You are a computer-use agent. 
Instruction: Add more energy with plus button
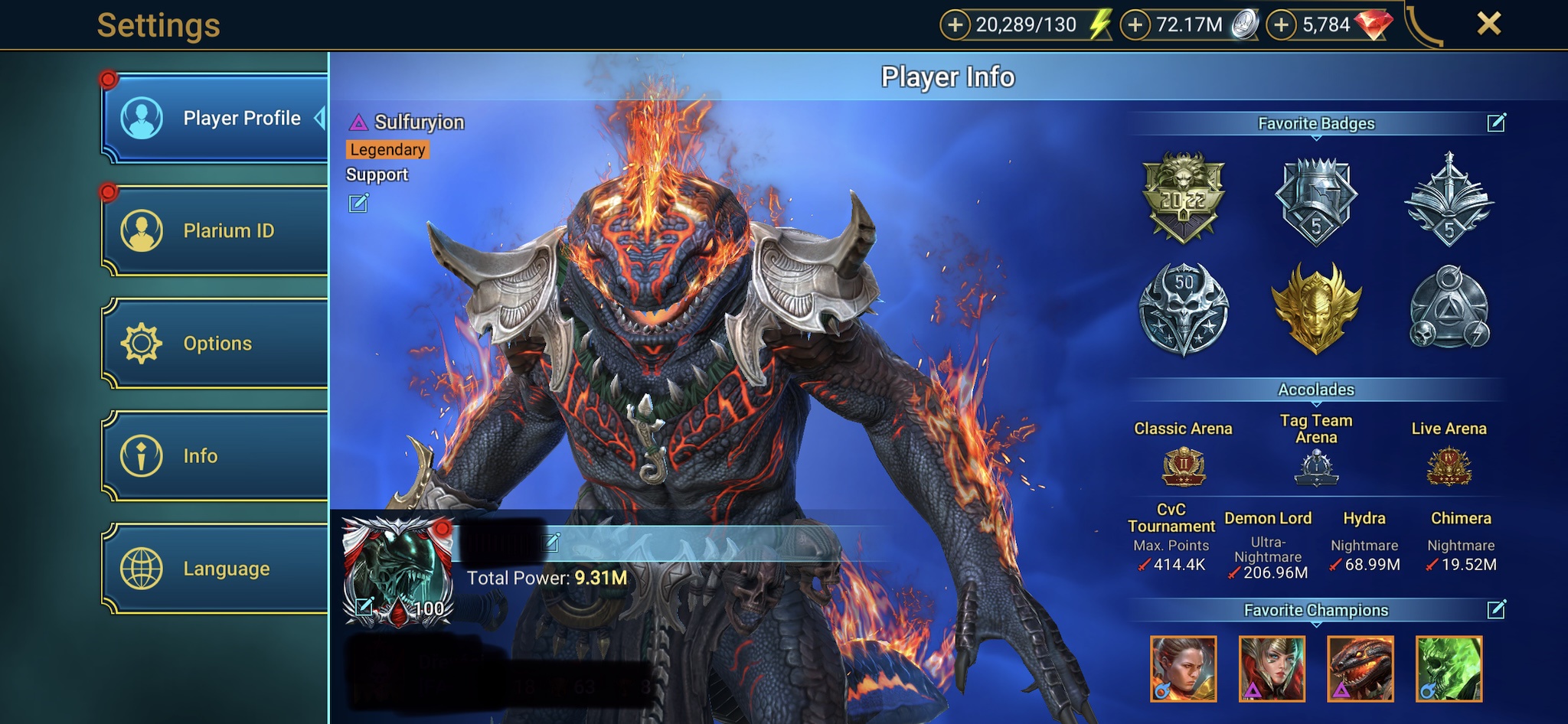tap(955, 25)
